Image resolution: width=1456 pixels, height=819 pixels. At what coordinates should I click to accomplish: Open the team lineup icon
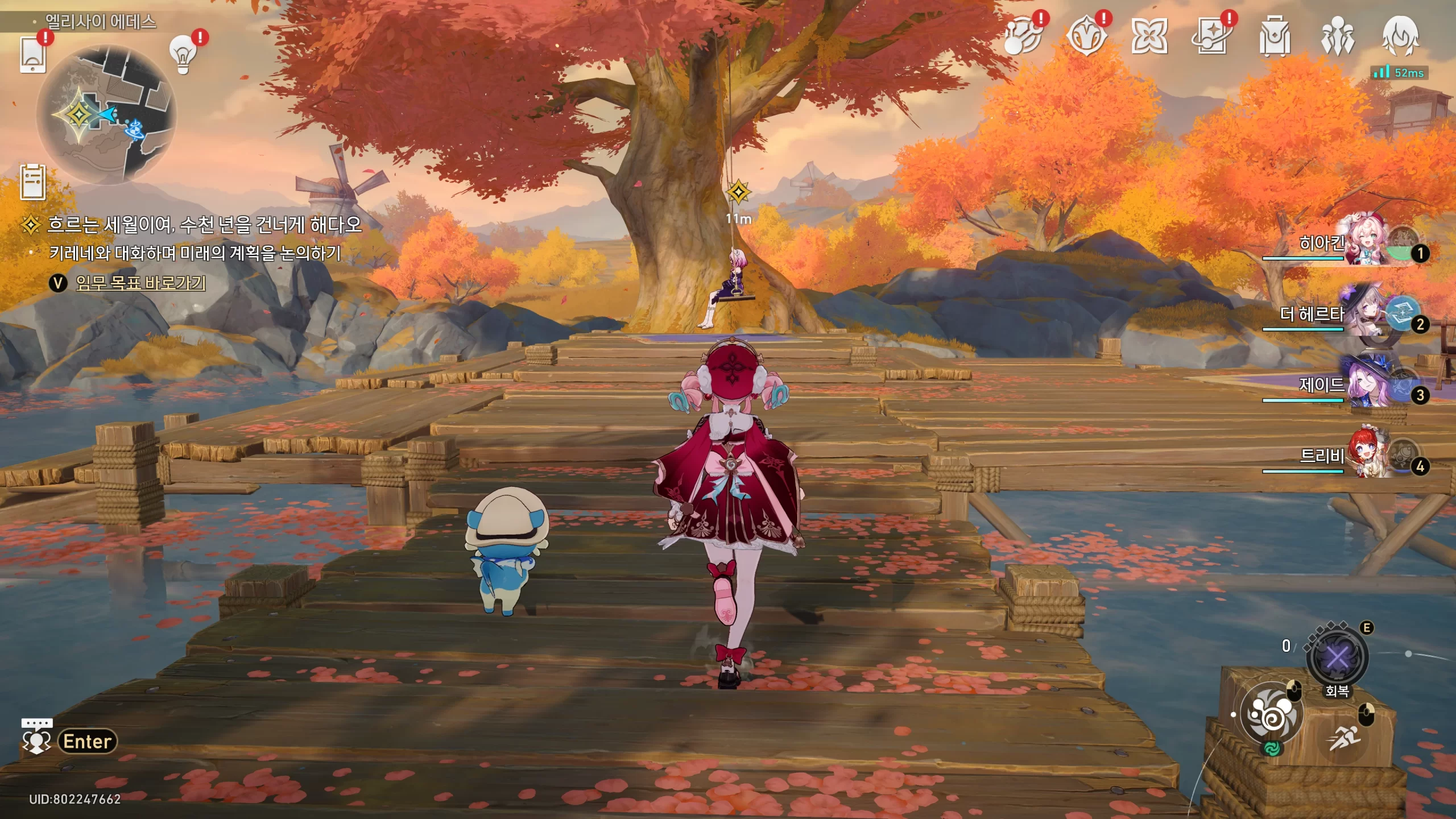pyautogui.click(x=1337, y=36)
